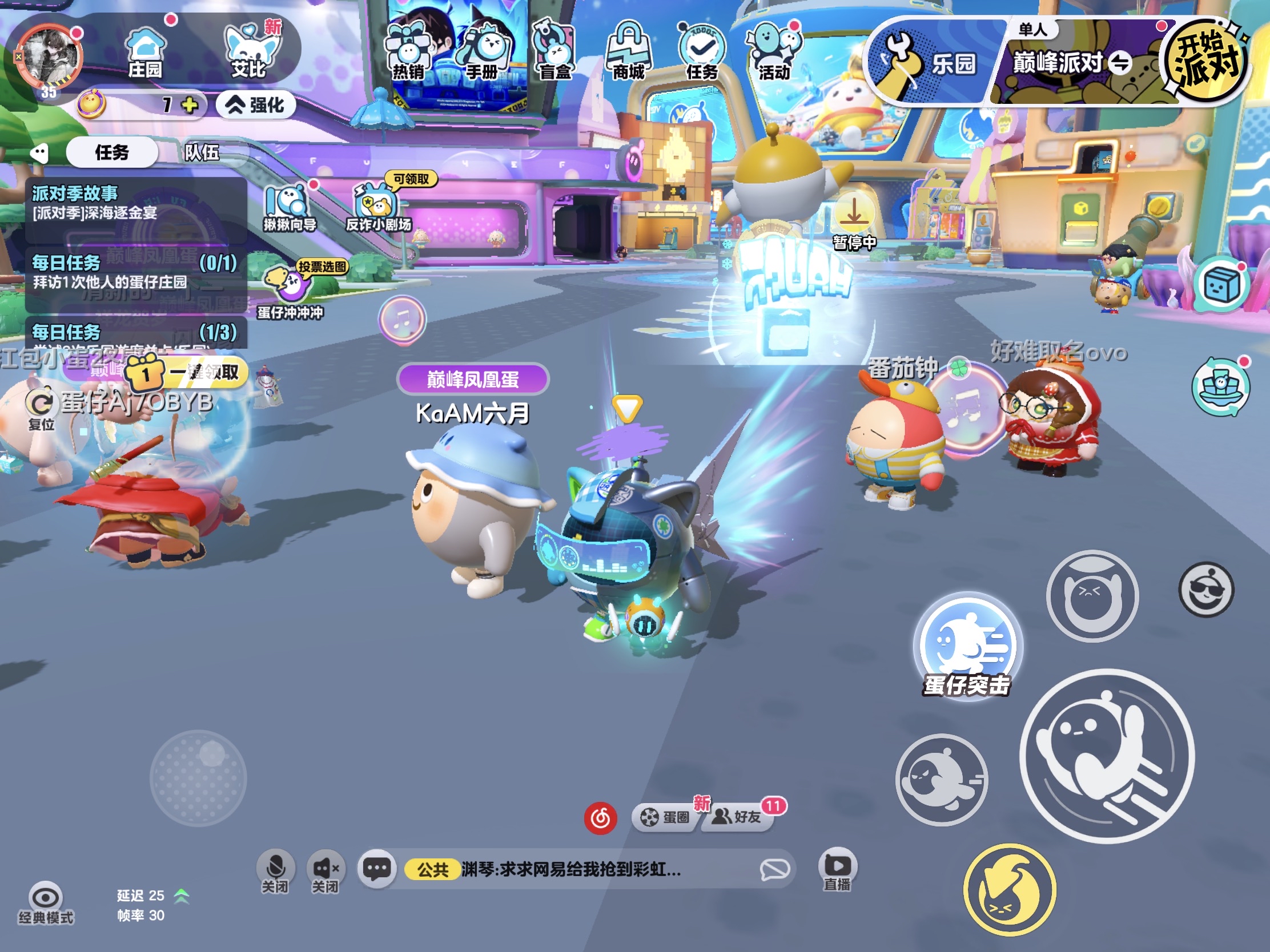This screenshot has height=952, width=1270.
Task: Open the NetEase Cloud Music icon
Action: click(601, 818)
